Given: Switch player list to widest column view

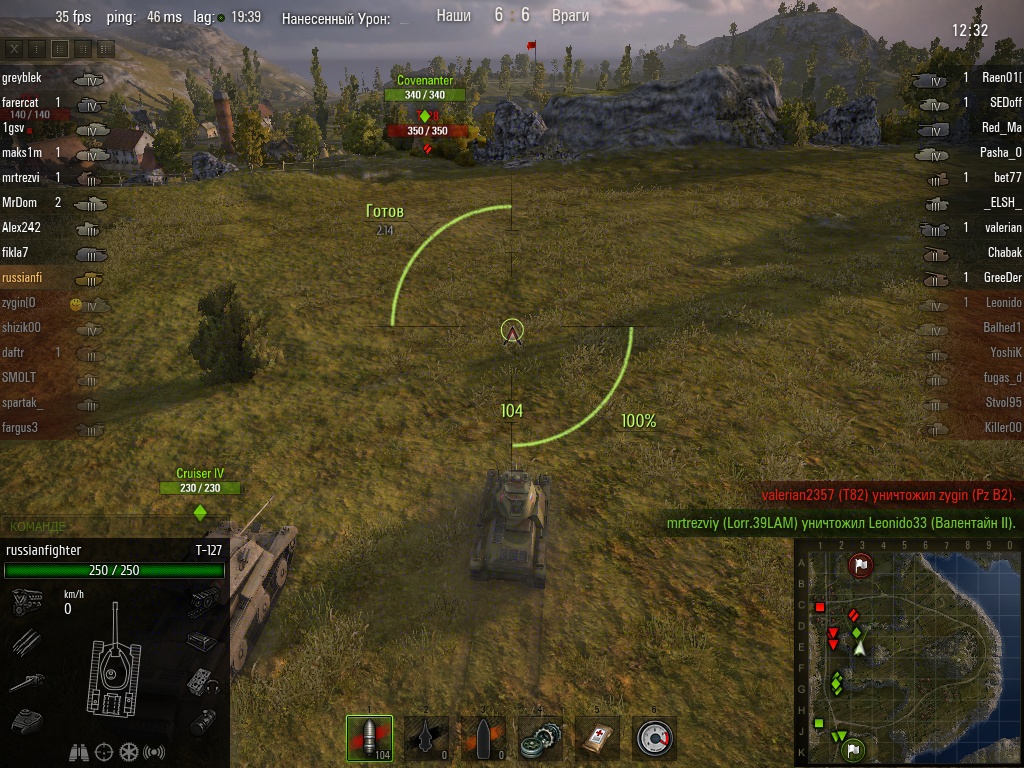Looking at the screenshot, I should (105, 48).
